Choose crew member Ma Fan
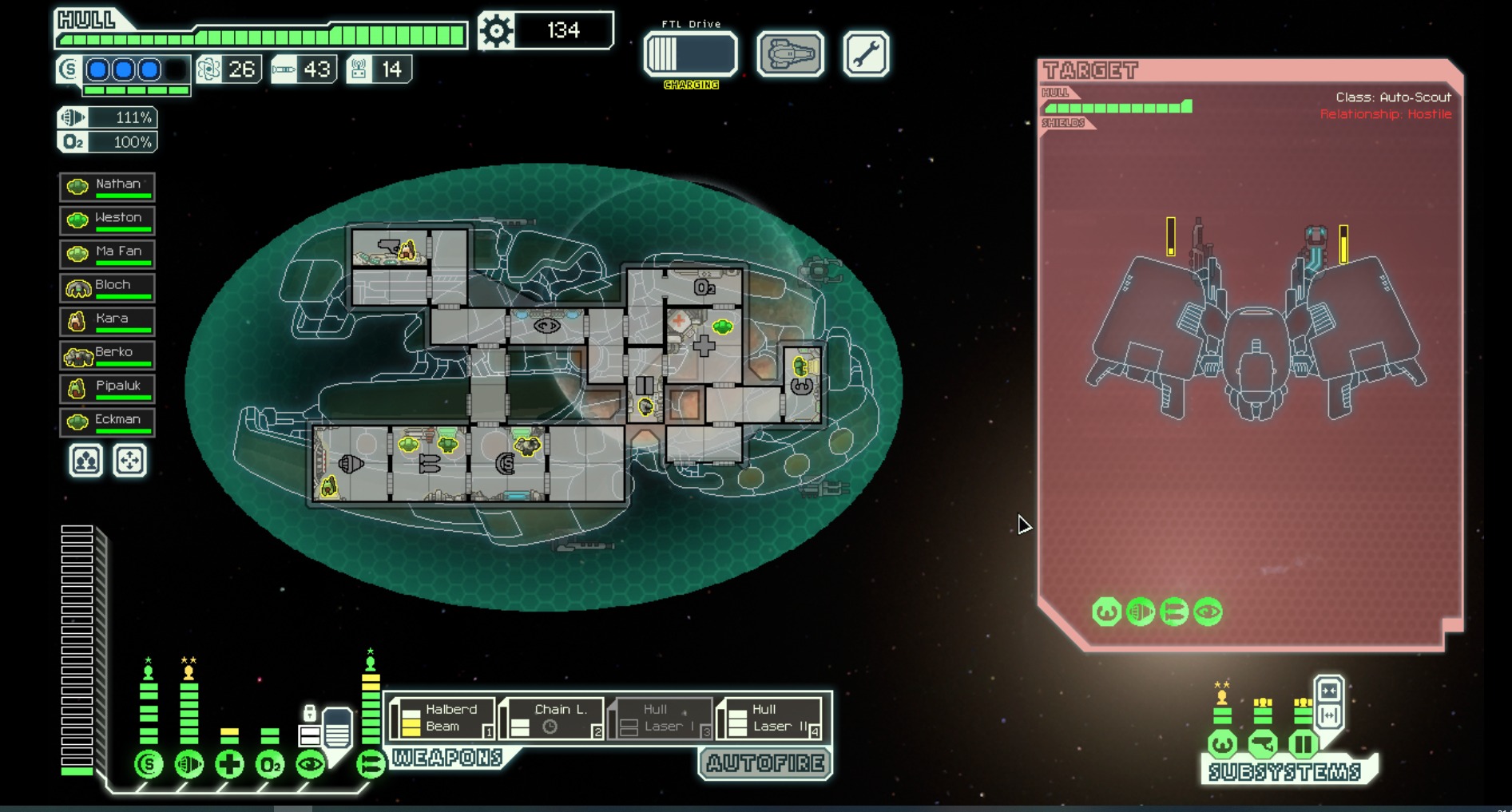 (x=108, y=254)
